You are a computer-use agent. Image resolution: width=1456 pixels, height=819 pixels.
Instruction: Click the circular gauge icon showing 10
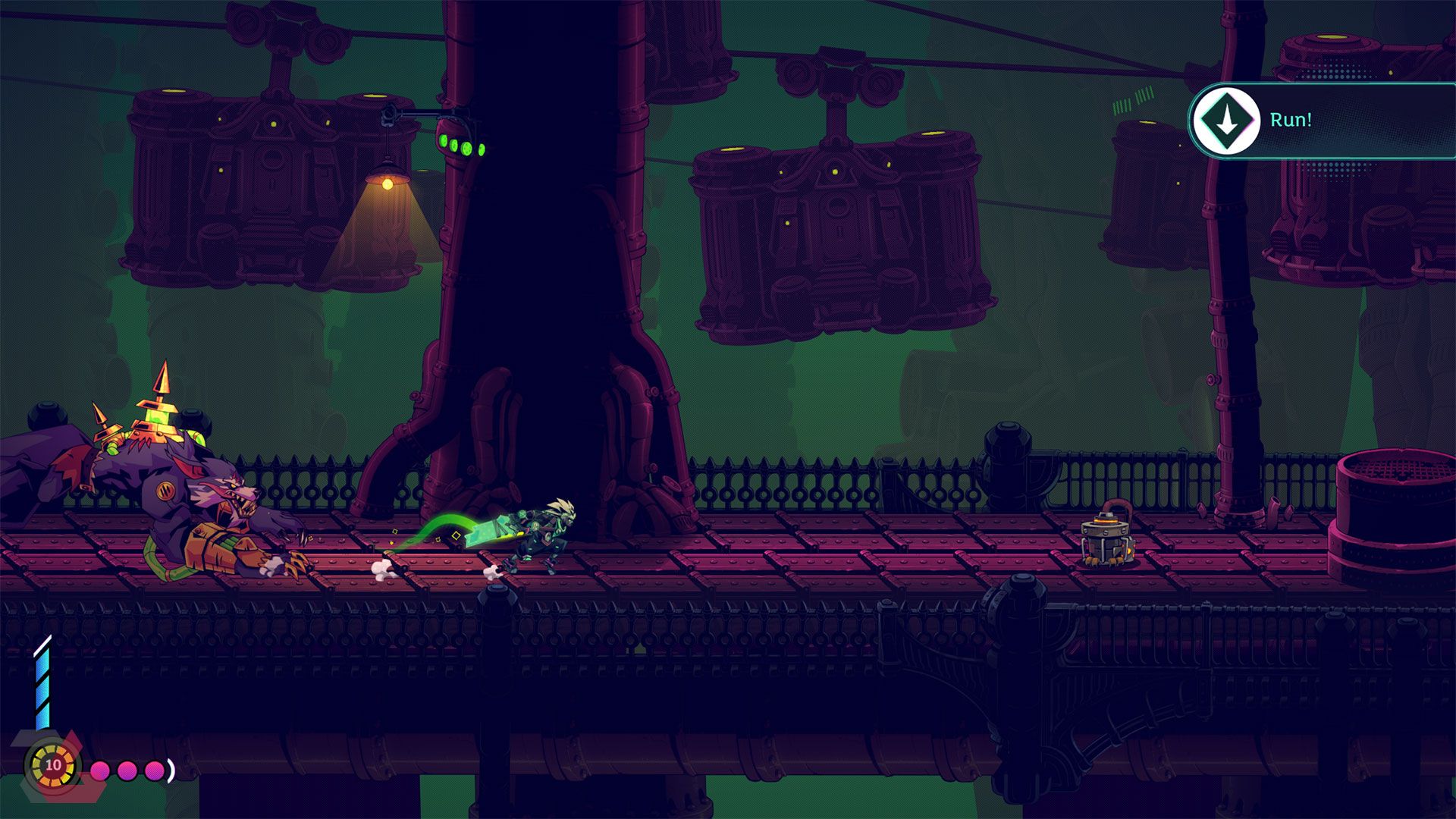coord(53,764)
